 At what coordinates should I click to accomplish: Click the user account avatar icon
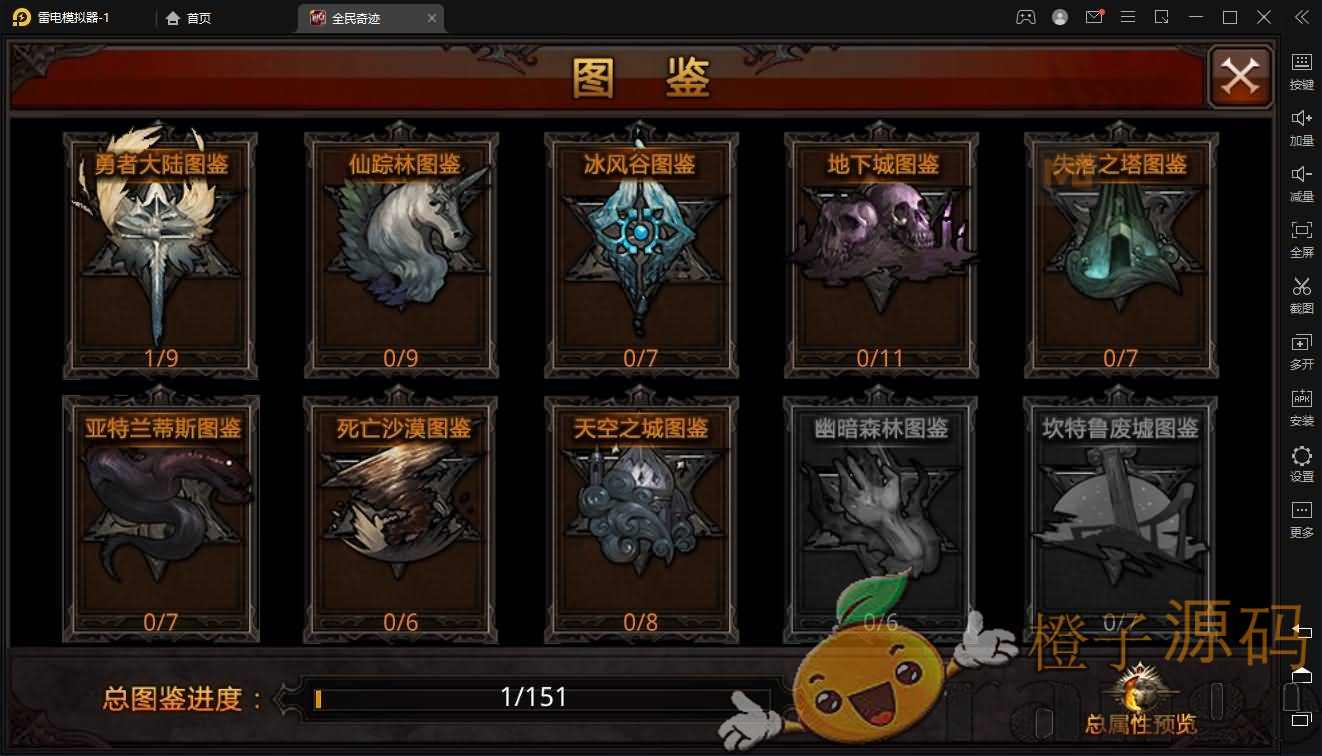point(1060,16)
